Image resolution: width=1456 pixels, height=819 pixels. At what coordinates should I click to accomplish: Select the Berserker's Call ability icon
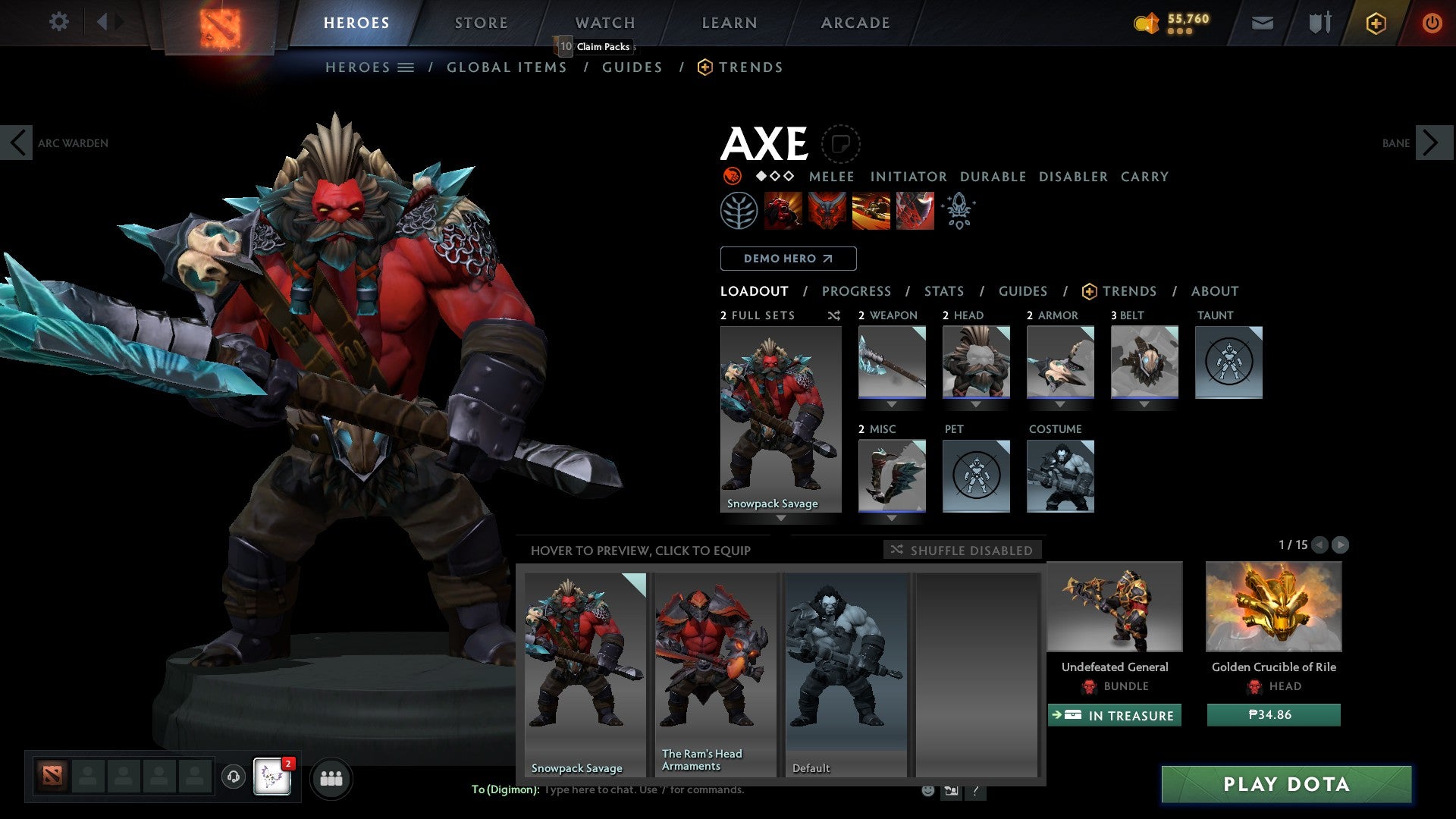pos(784,210)
